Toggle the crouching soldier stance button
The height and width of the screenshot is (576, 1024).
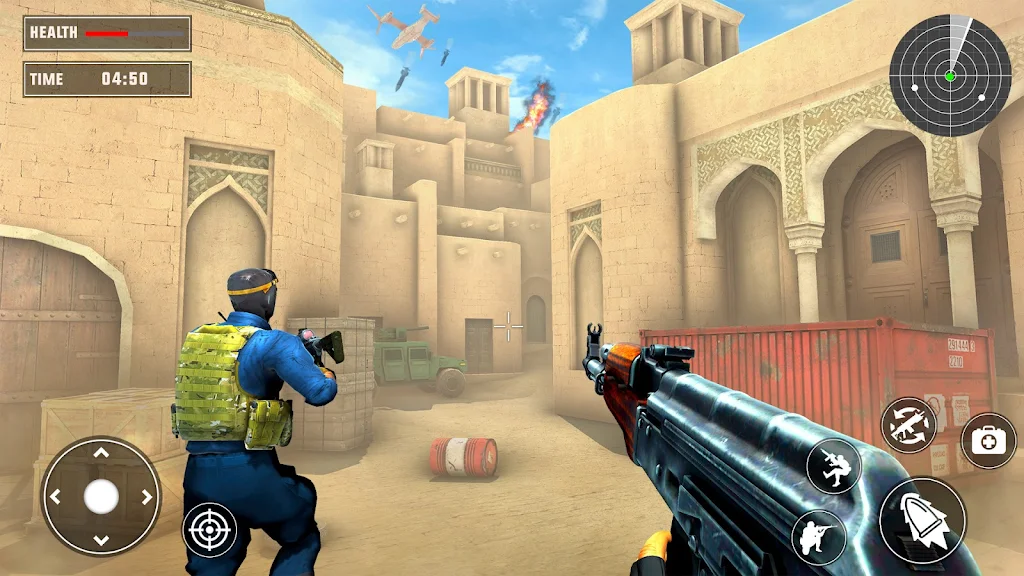coord(819,539)
